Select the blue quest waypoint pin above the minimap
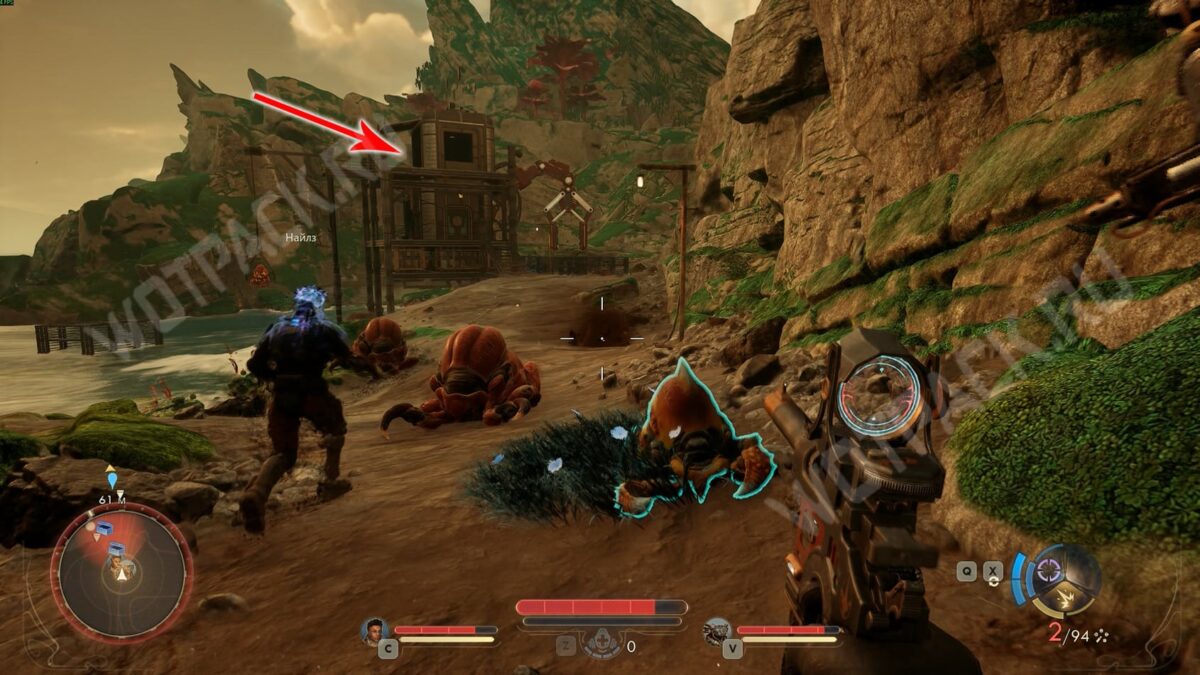Image resolution: width=1200 pixels, height=675 pixels. [112, 481]
